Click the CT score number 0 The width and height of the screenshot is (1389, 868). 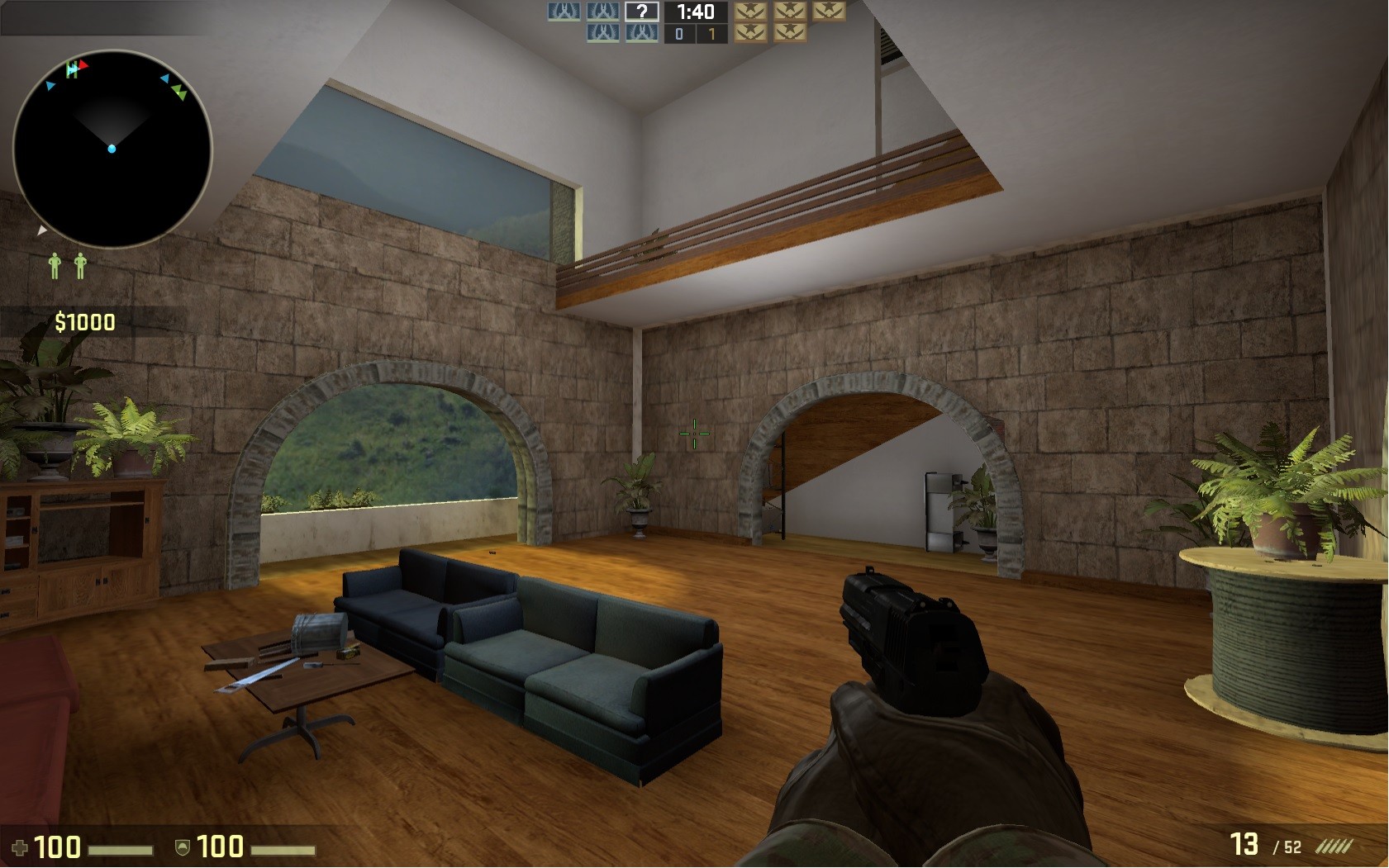(x=679, y=35)
